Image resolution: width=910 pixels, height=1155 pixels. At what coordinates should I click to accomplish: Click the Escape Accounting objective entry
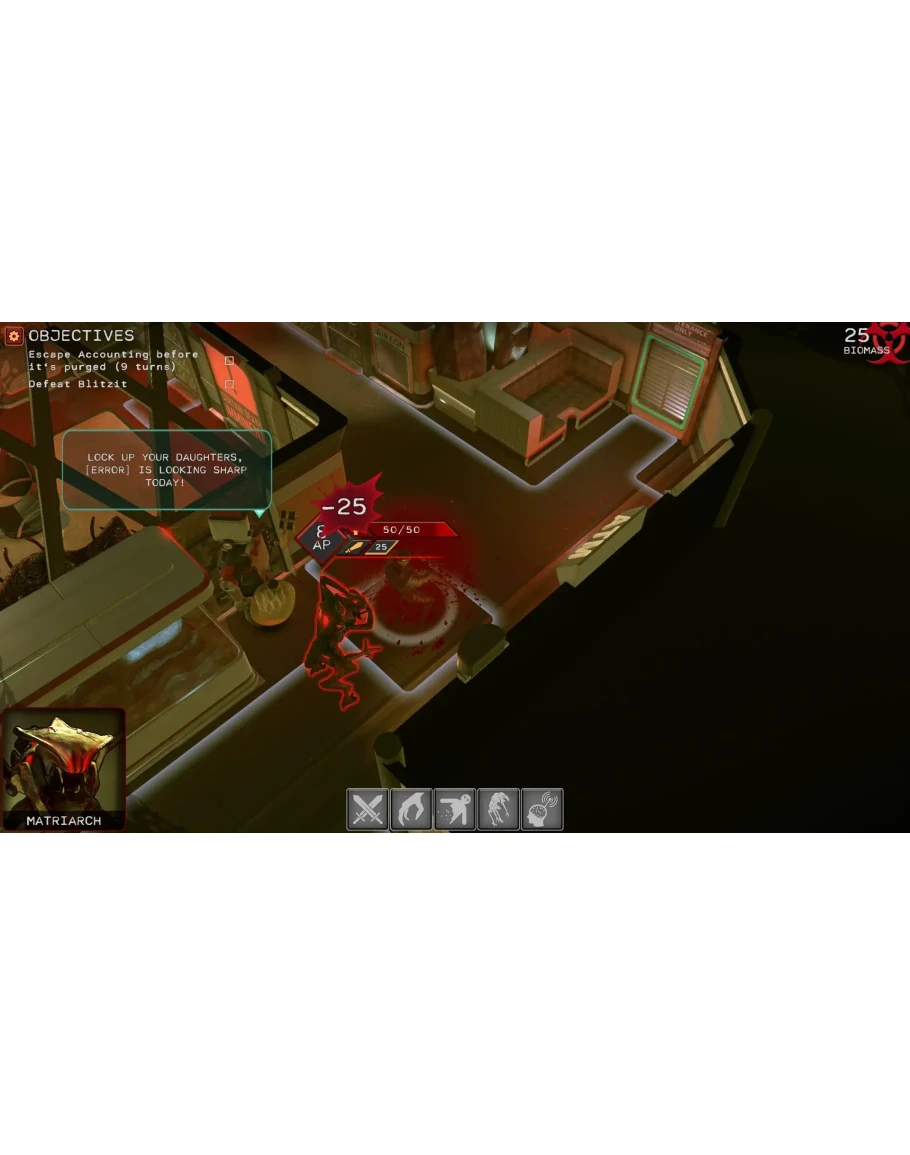113,360
